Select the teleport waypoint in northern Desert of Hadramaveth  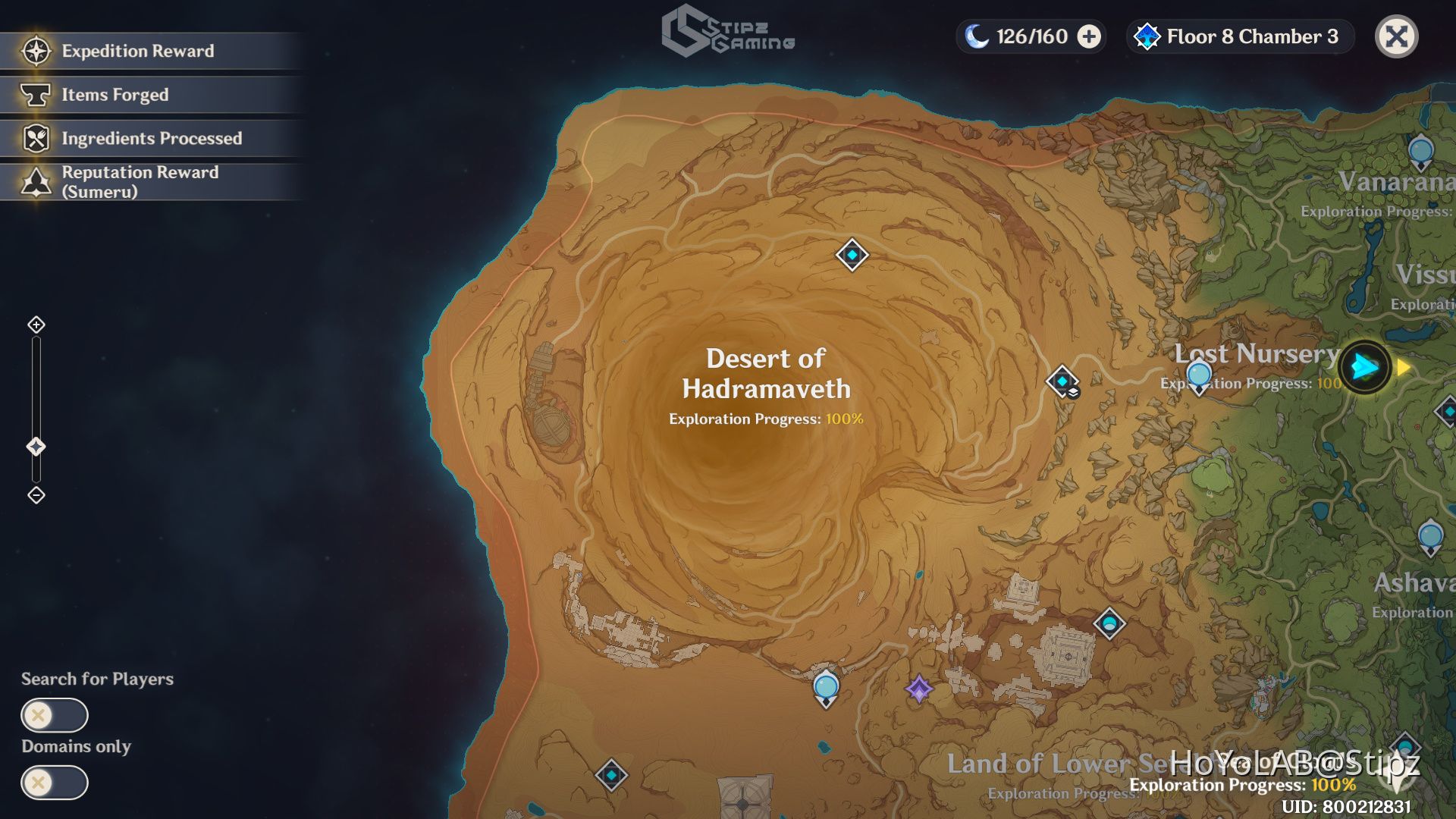tap(851, 256)
